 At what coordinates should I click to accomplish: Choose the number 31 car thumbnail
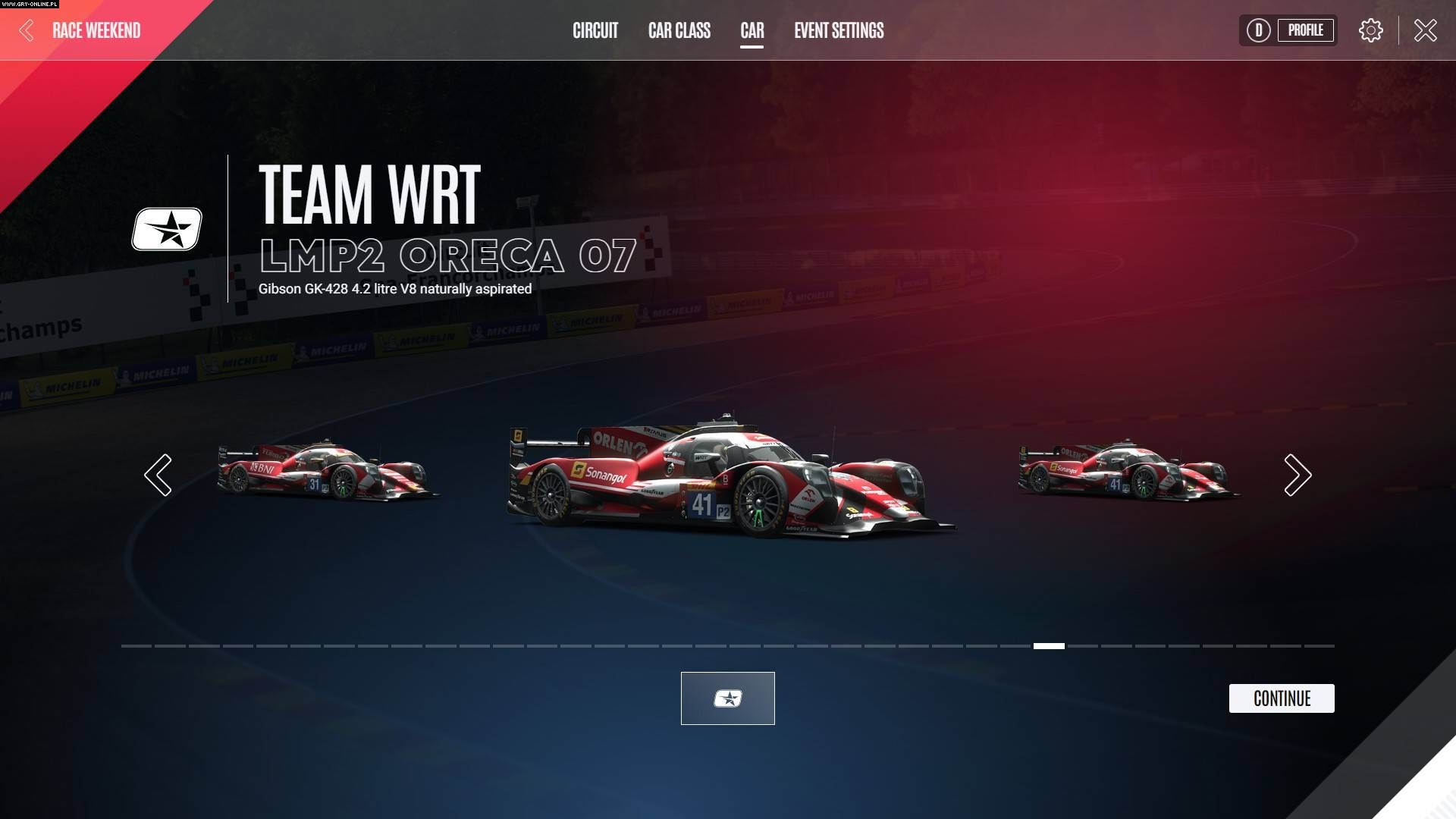tap(326, 472)
